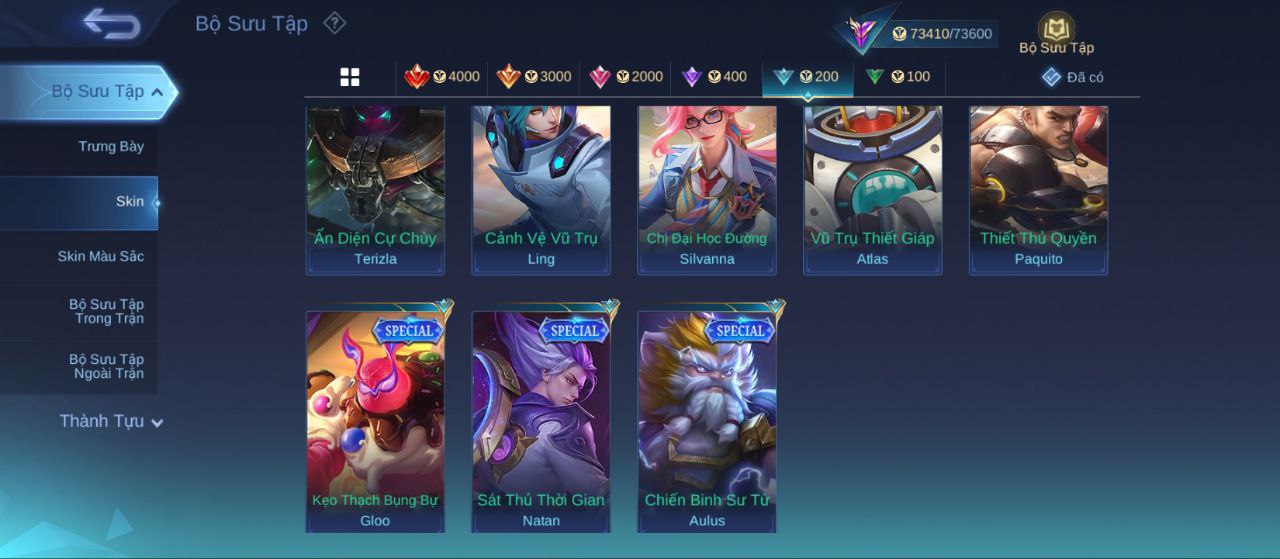Image resolution: width=1280 pixels, height=559 pixels.
Task: Open the Trưng Bày section
Action: click(x=110, y=147)
